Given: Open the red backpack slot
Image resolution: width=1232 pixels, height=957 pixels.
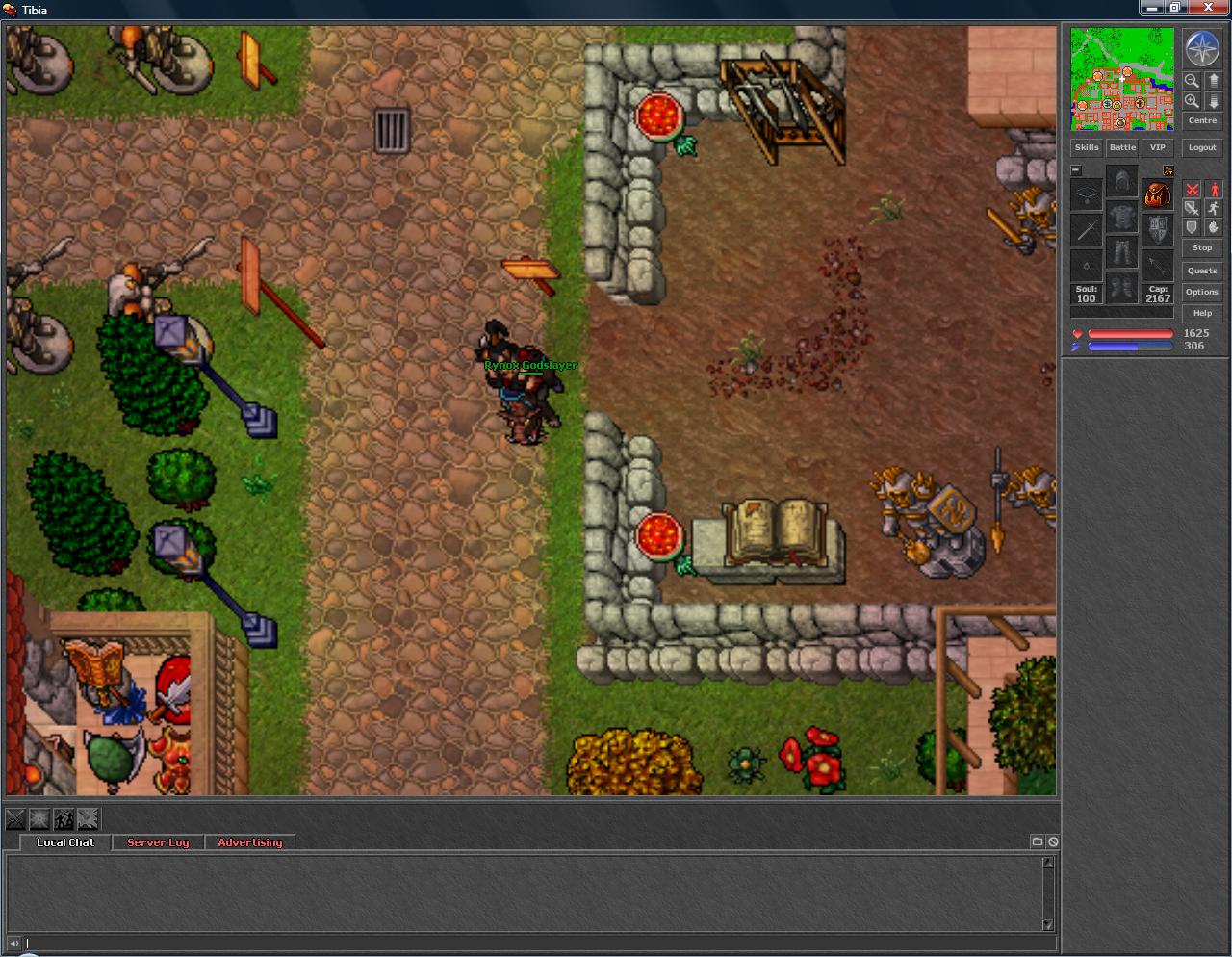Looking at the screenshot, I should click(1157, 194).
